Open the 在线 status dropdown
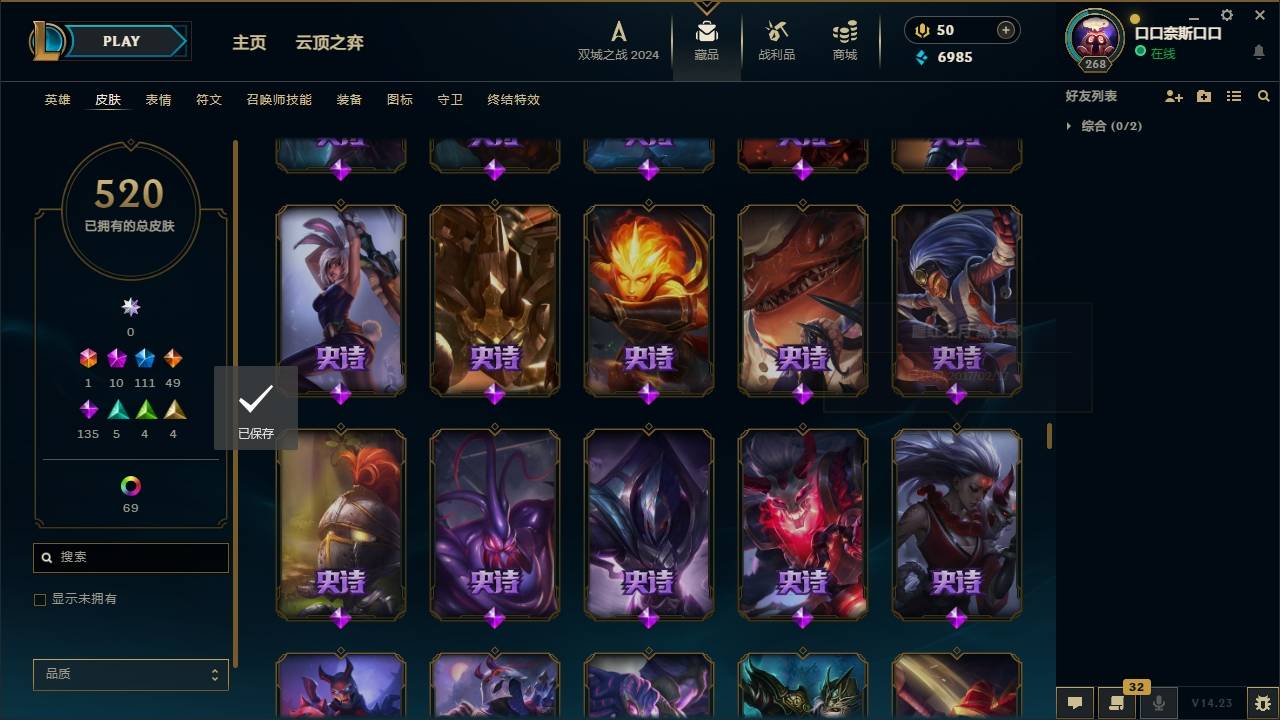The width and height of the screenshot is (1280, 720). (1160, 53)
